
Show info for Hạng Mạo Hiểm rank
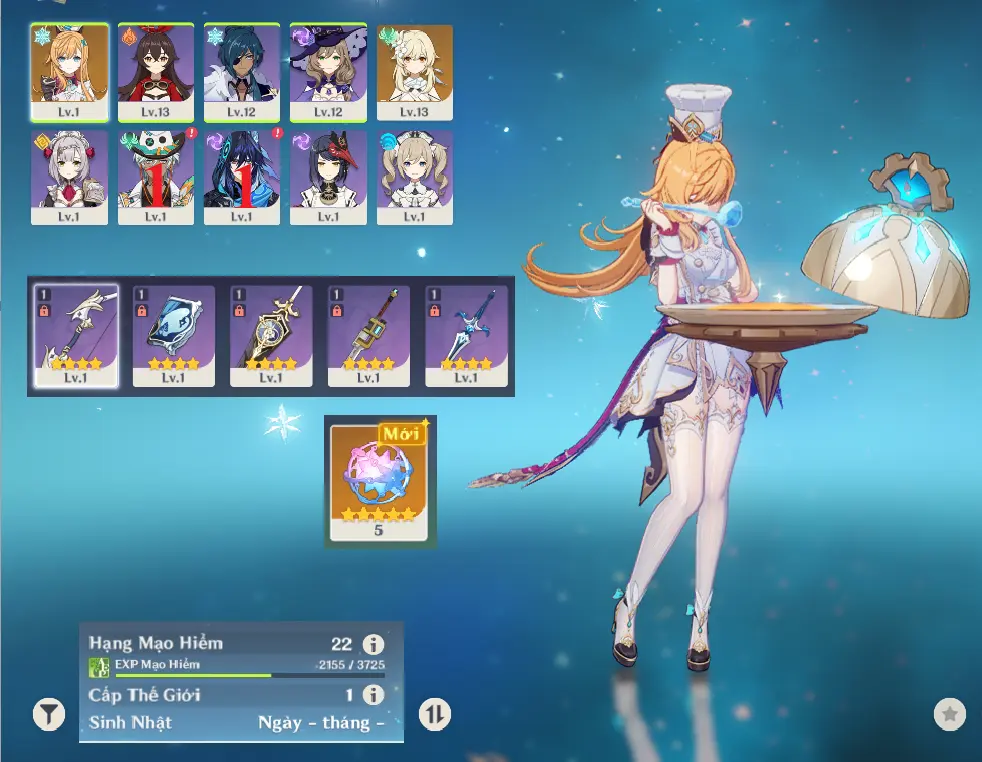[373, 644]
